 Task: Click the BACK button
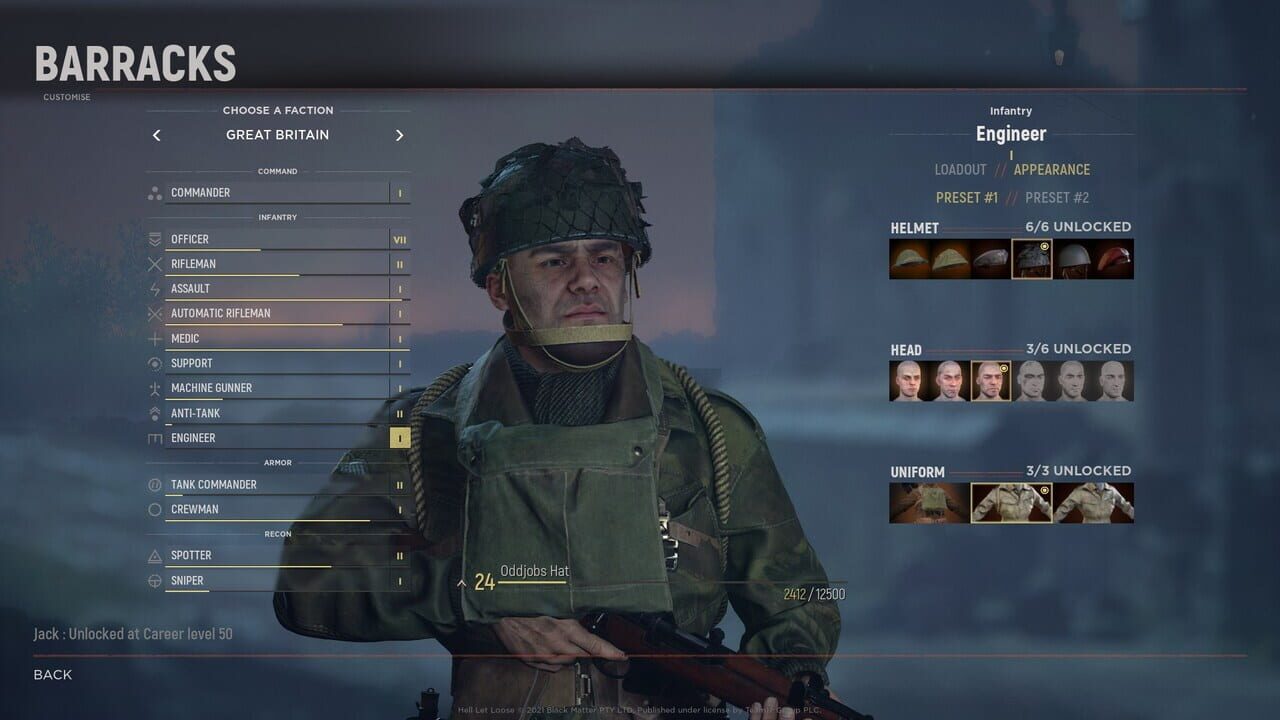(50, 674)
